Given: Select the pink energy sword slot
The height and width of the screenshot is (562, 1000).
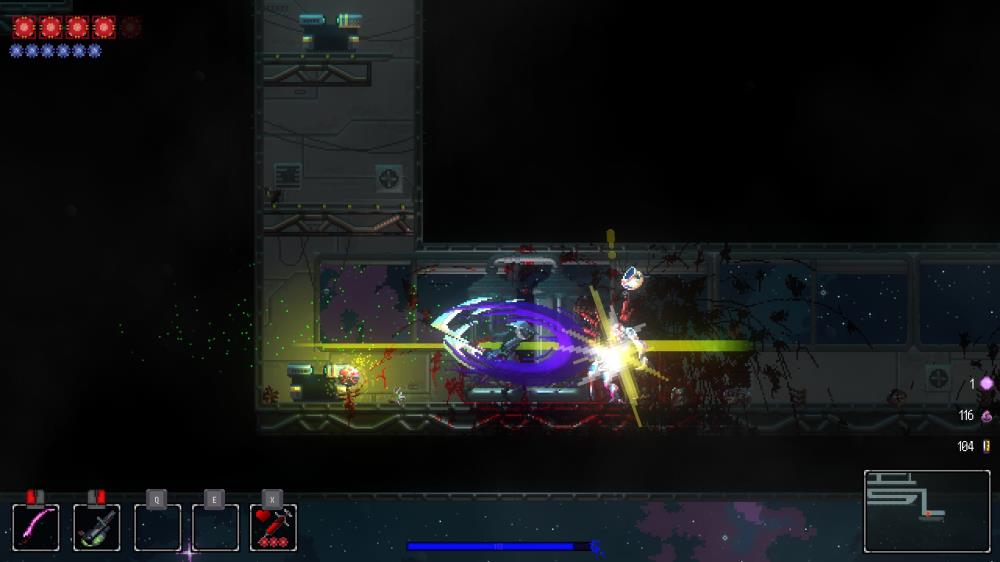Looking at the screenshot, I should click(x=36, y=527).
